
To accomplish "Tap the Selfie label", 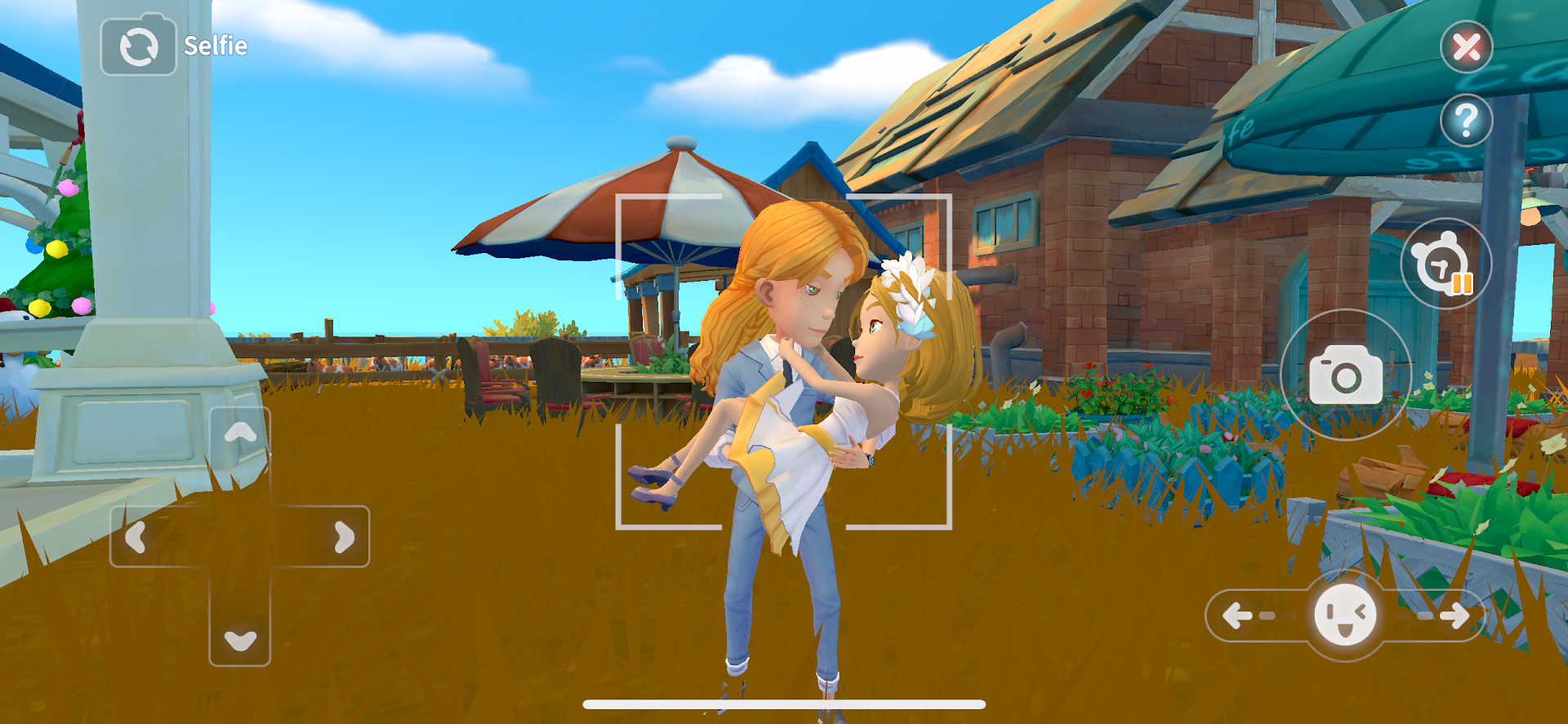I will (214, 46).
